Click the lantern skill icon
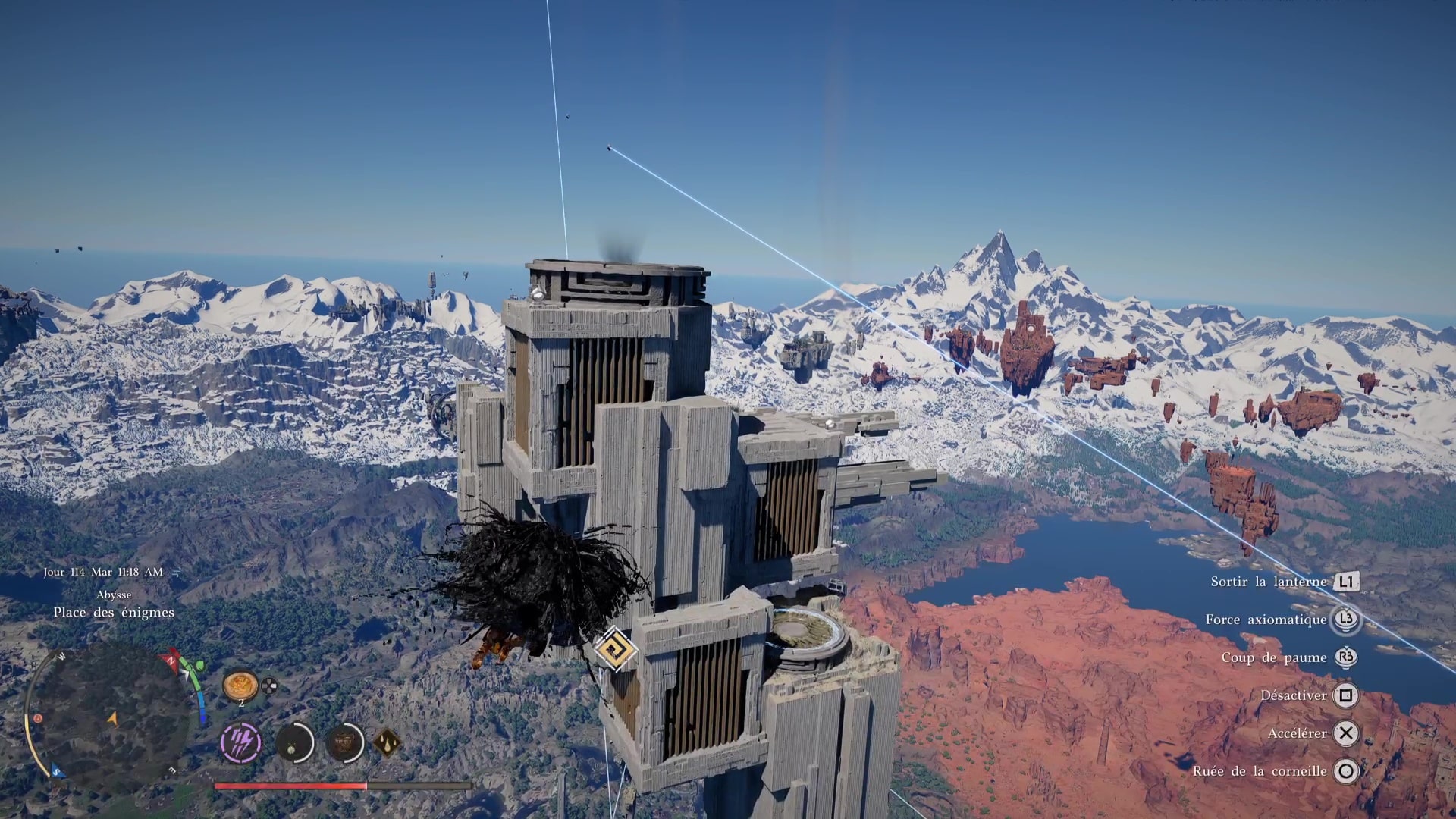The height and width of the screenshot is (819, 1456). pos(294,742)
